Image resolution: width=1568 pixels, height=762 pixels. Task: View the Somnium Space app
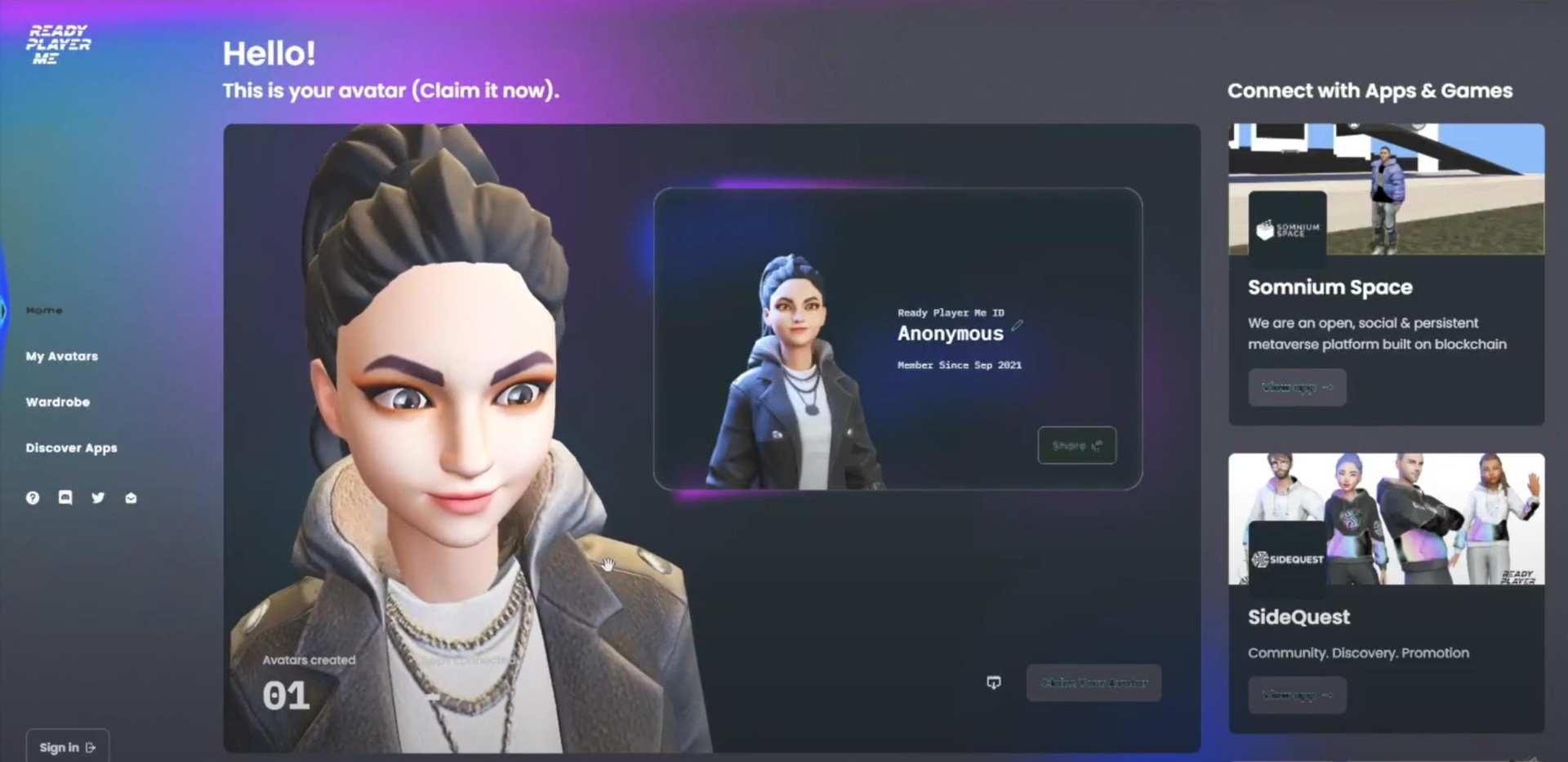click(x=1296, y=387)
